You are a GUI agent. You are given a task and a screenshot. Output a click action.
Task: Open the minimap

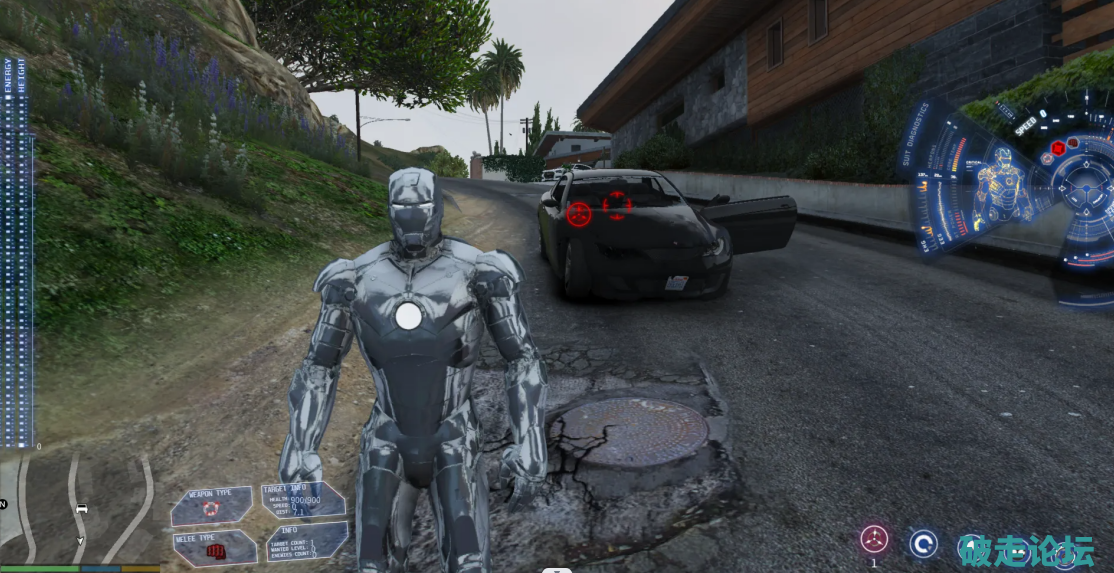click(x=80, y=510)
